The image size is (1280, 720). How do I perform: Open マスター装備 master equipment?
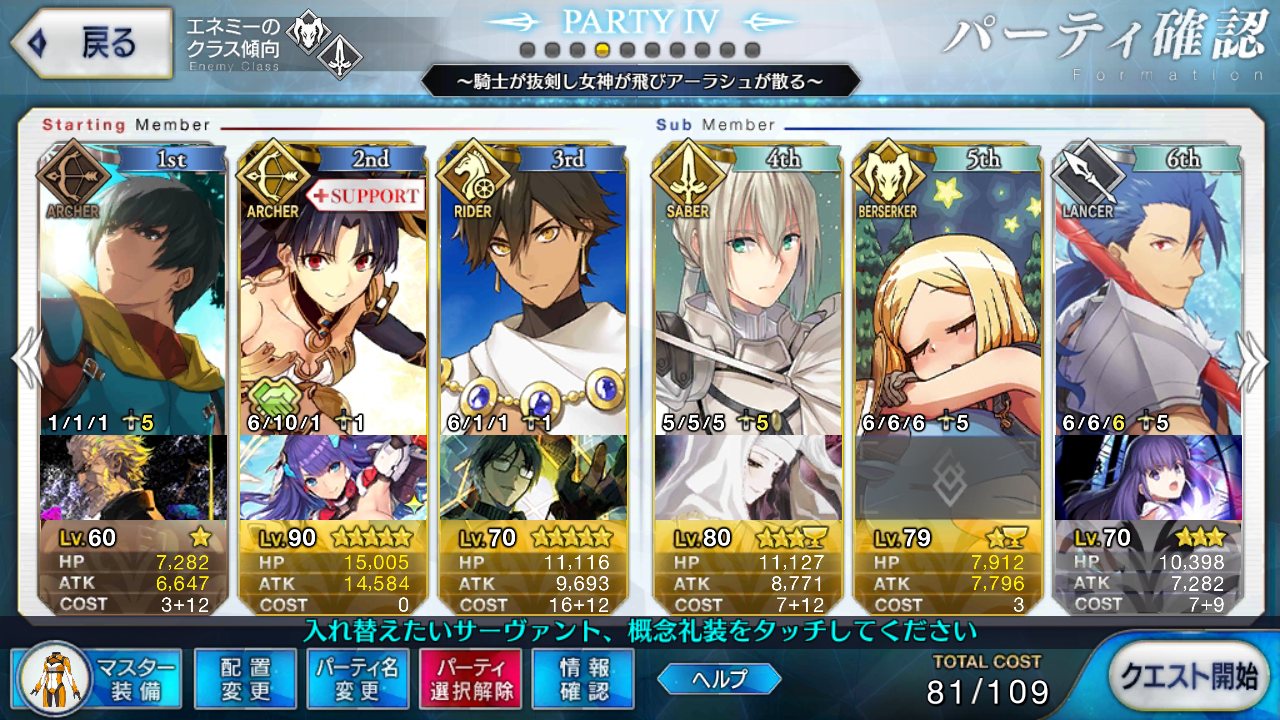pos(100,678)
